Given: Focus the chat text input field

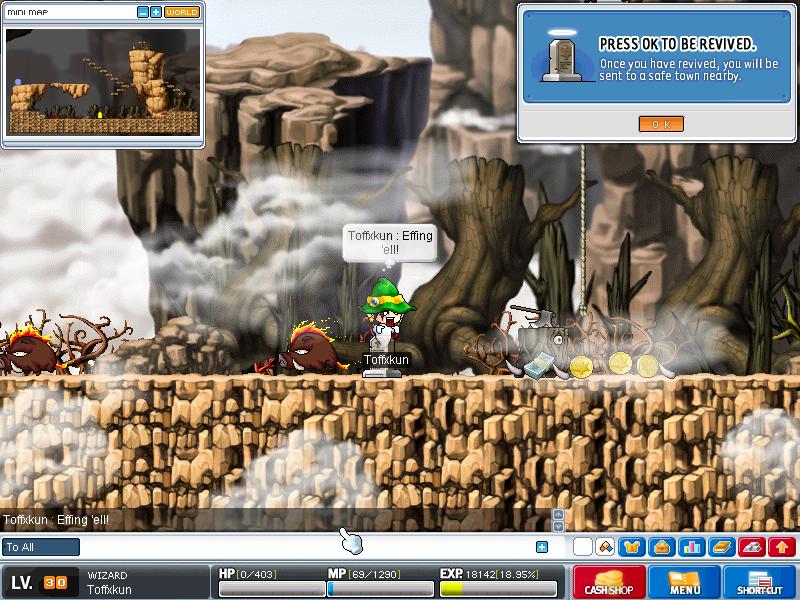Looking at the screenshot, I should point(300,547).
